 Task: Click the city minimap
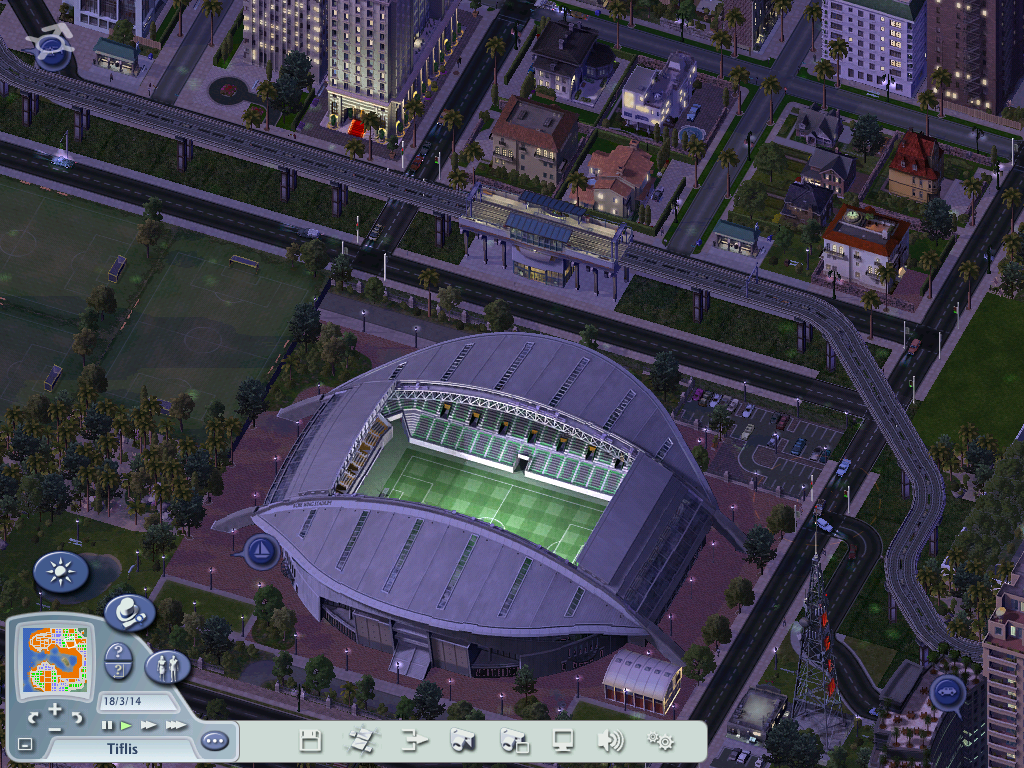point(54,659)
